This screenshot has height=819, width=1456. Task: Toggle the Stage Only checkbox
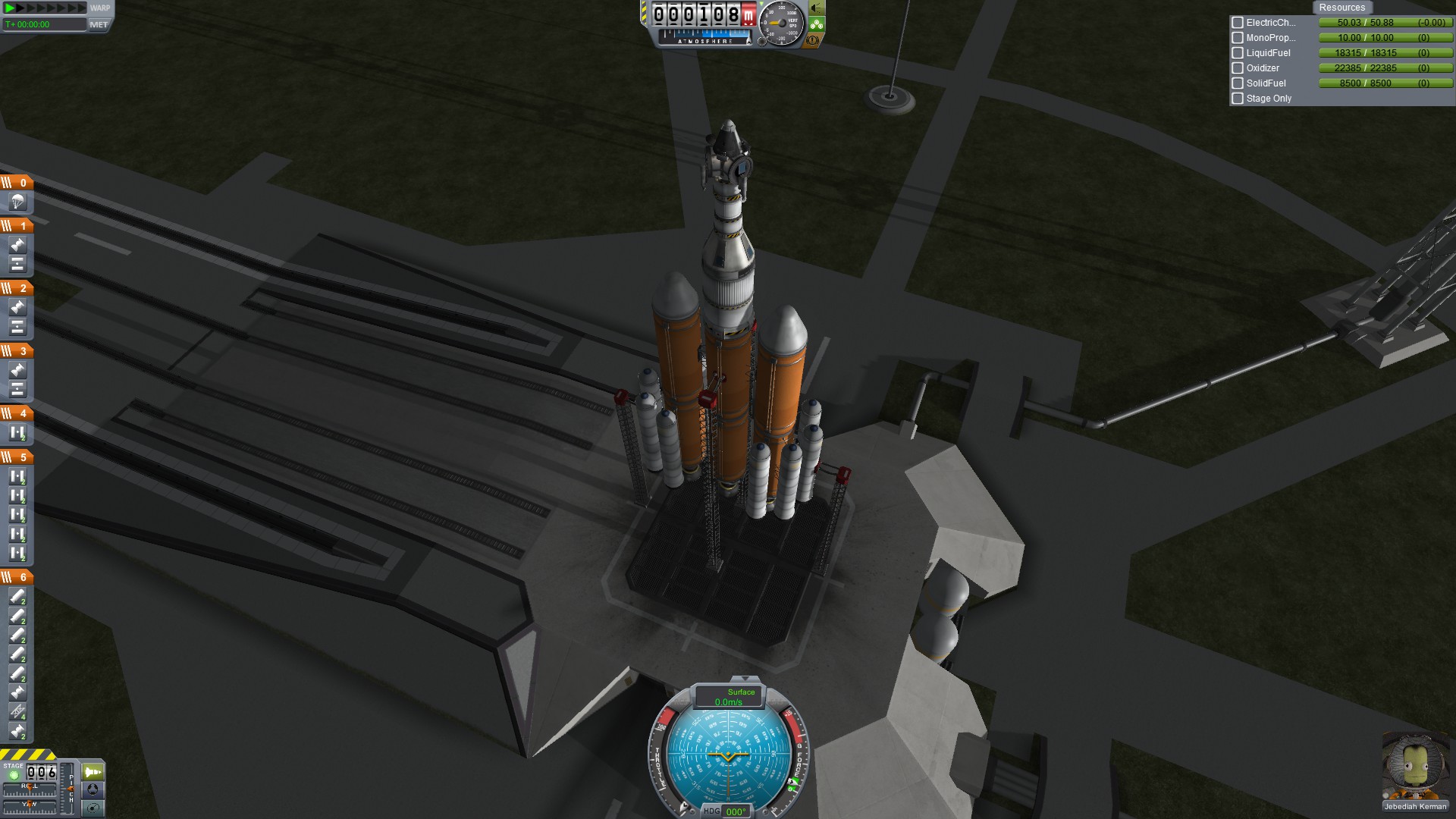pyautogui.click(x=1238, y=99)
